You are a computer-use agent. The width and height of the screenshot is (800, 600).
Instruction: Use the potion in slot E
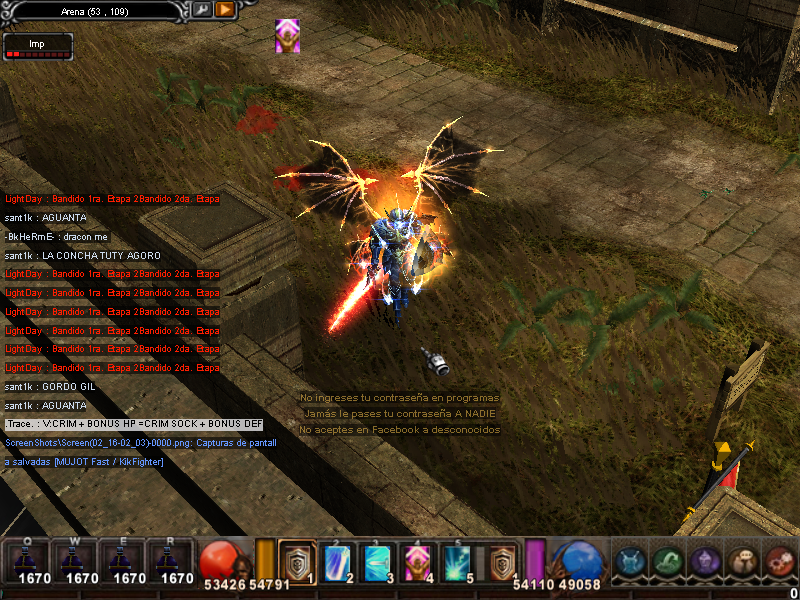tap(129, 560)
